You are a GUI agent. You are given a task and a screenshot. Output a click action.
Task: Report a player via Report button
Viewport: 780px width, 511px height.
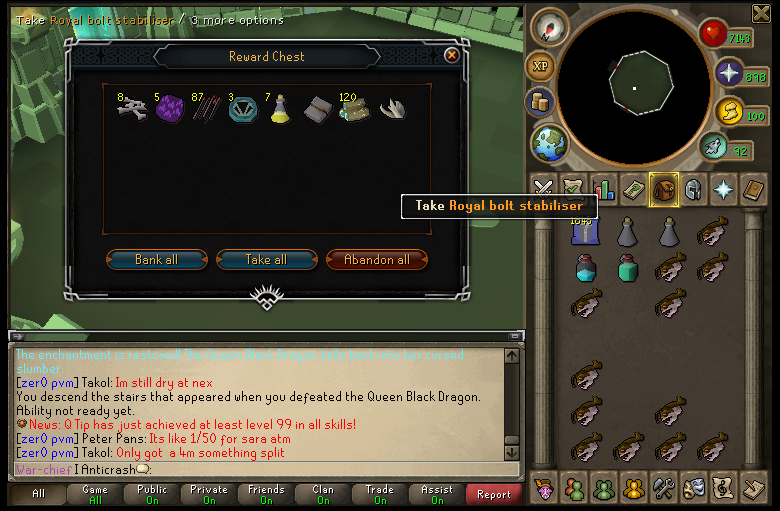pyautogui.click(x=494, y=494)
